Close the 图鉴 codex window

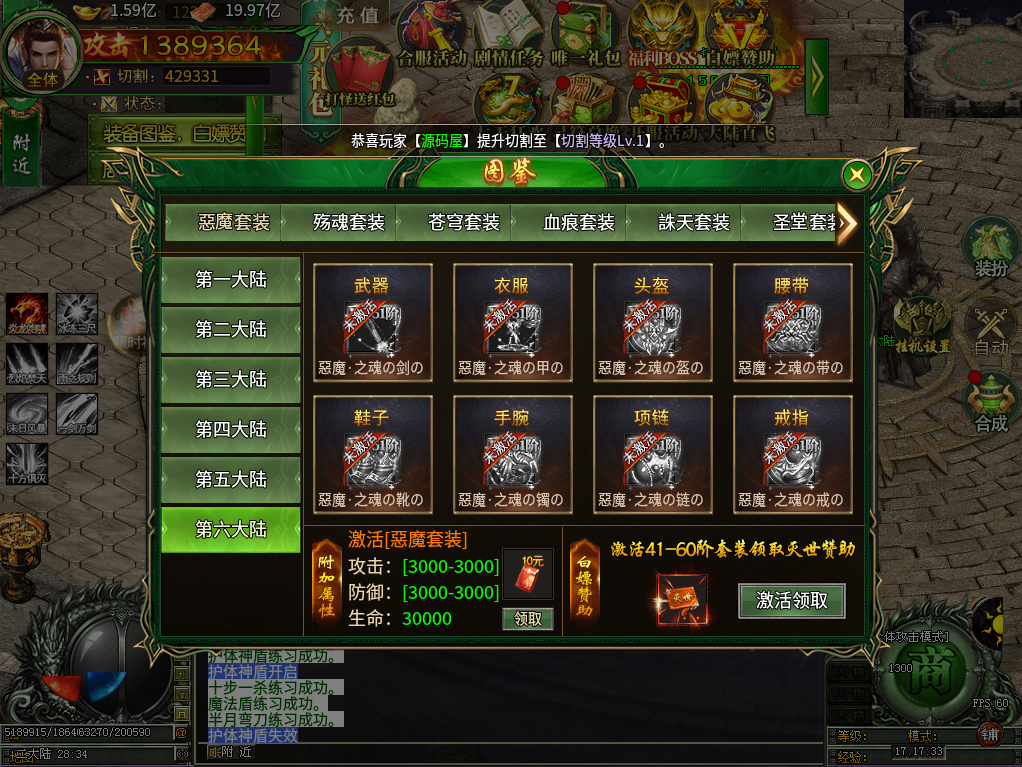(x=856, y=176)
